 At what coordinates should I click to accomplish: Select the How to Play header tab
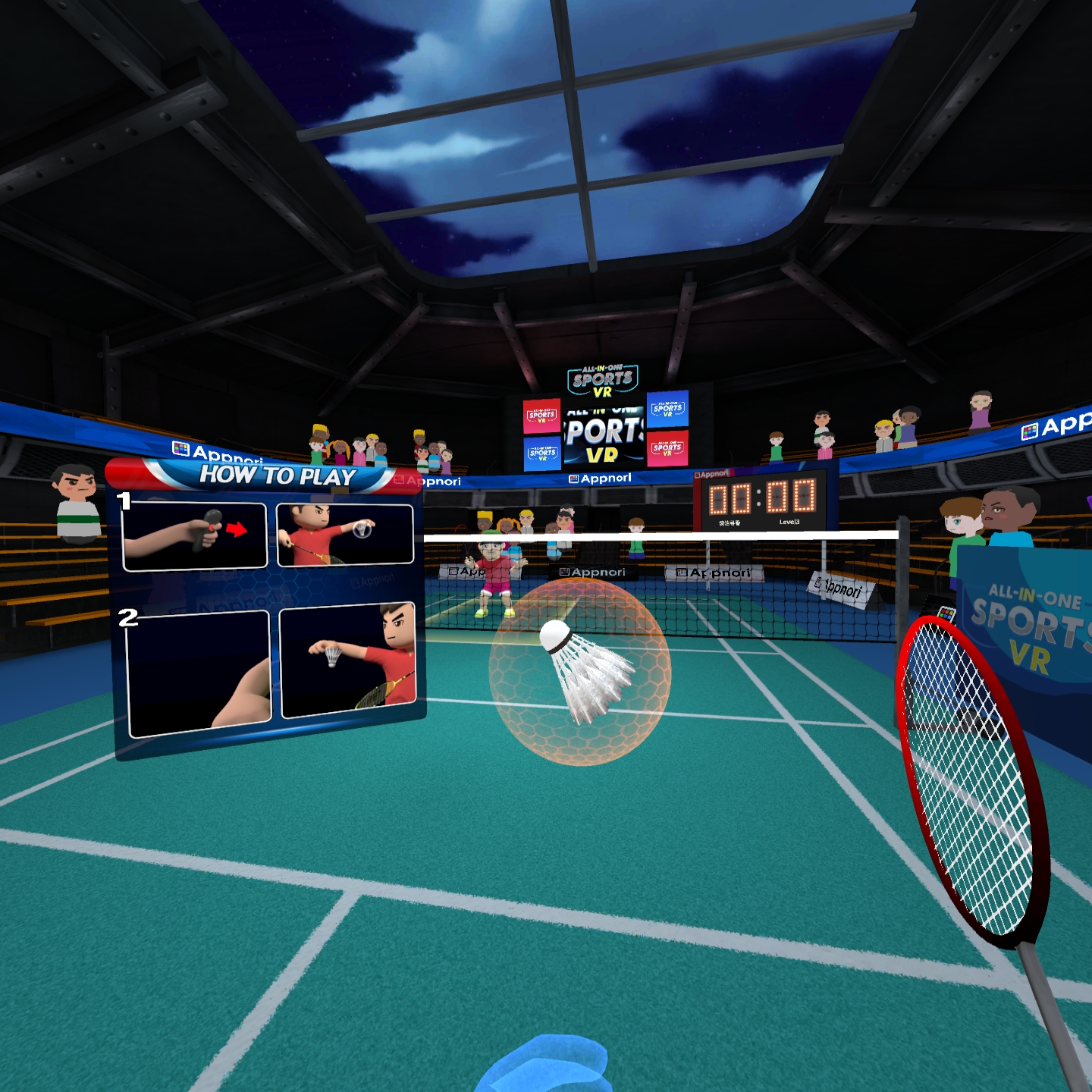tap(277, 475)
